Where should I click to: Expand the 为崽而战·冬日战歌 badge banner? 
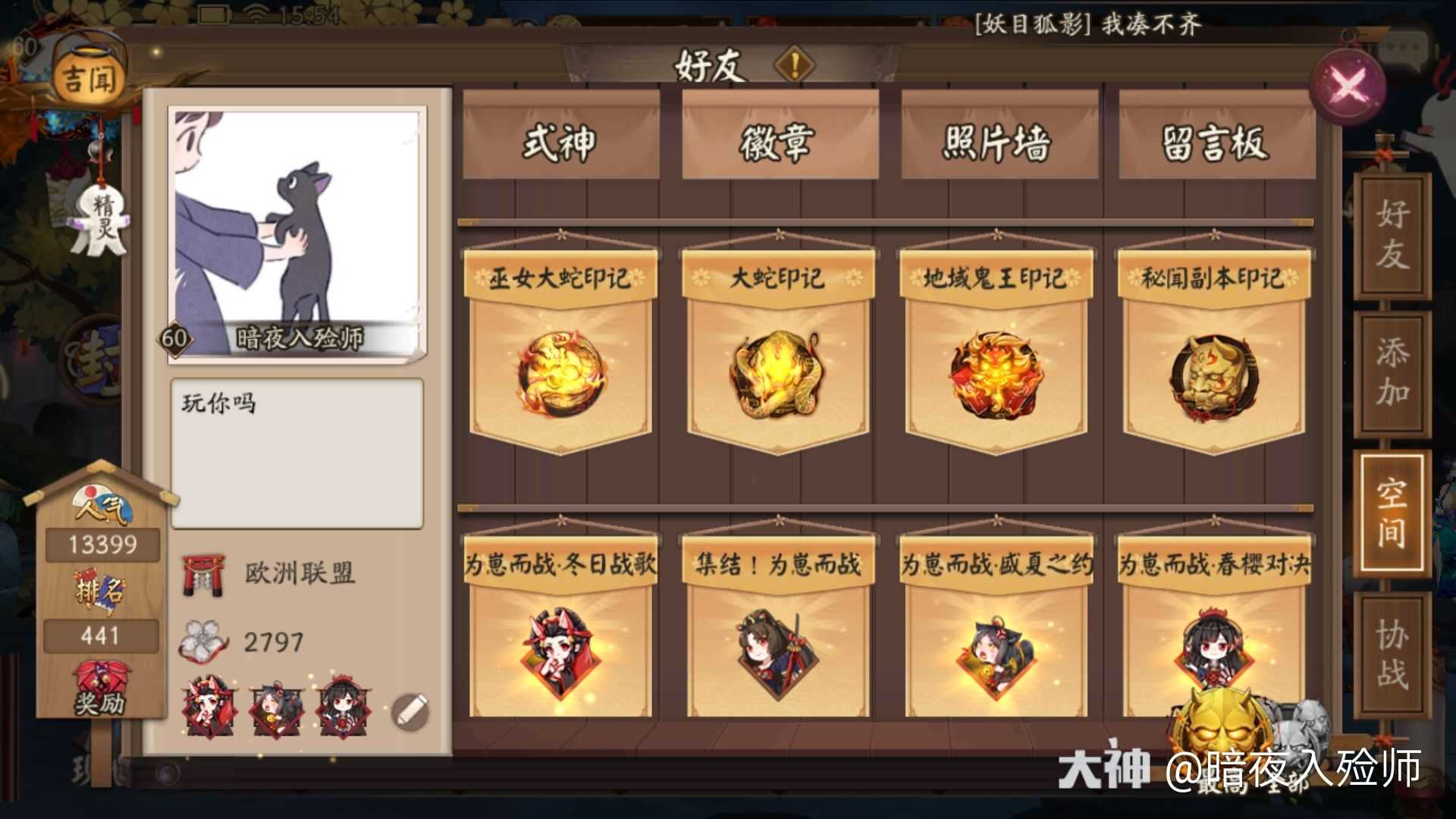point(563,565)
